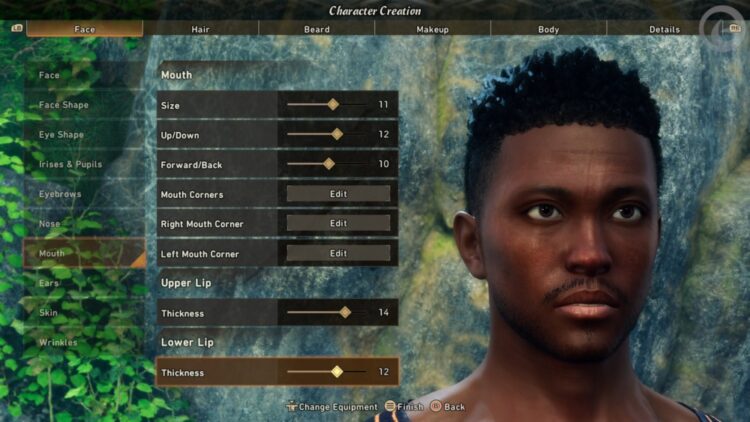
Task: Edit the Mouth Corners setting
Action: [x=338, y=194]
